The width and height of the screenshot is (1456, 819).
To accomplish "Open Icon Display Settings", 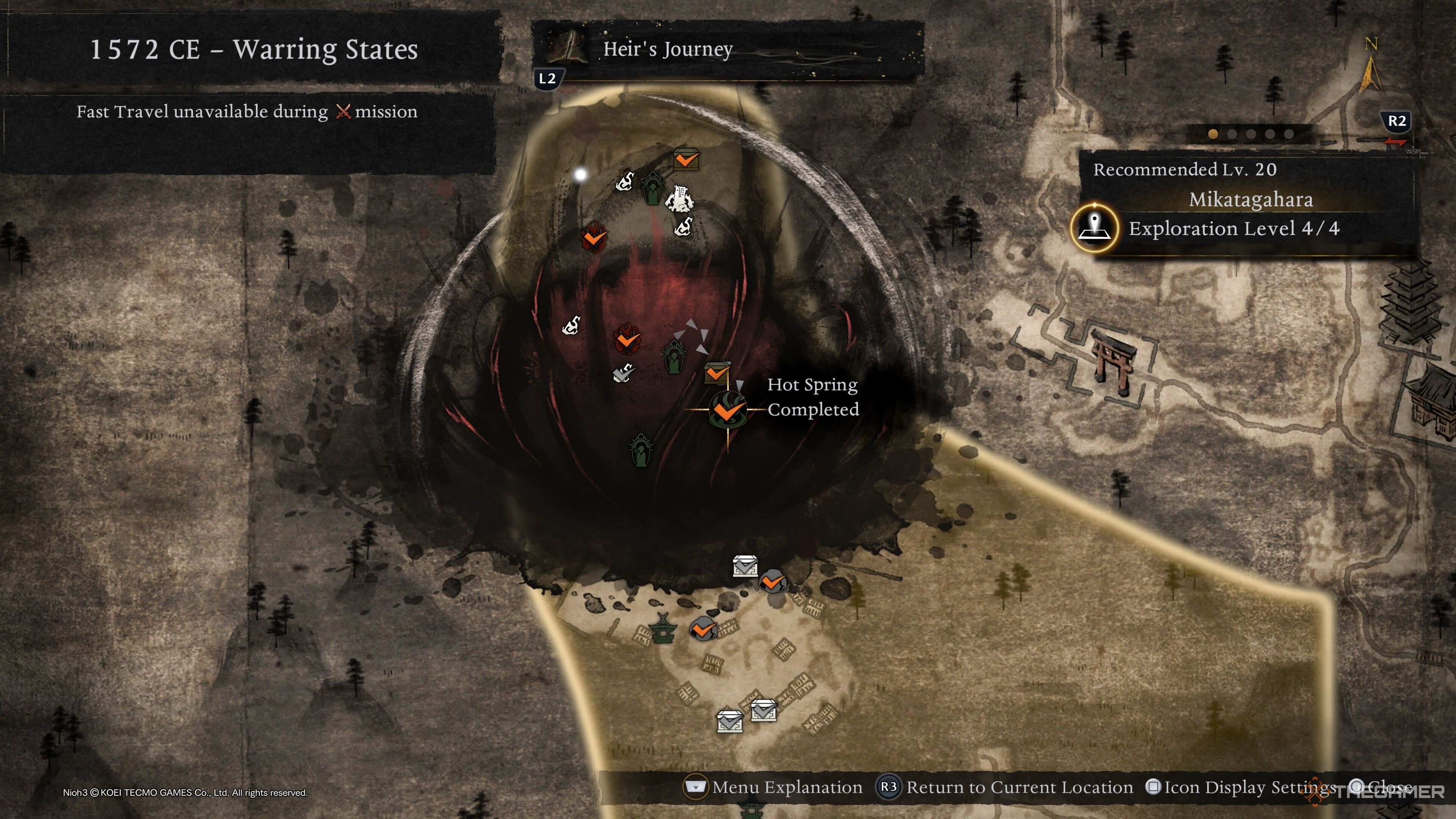I will (1240, 787).
